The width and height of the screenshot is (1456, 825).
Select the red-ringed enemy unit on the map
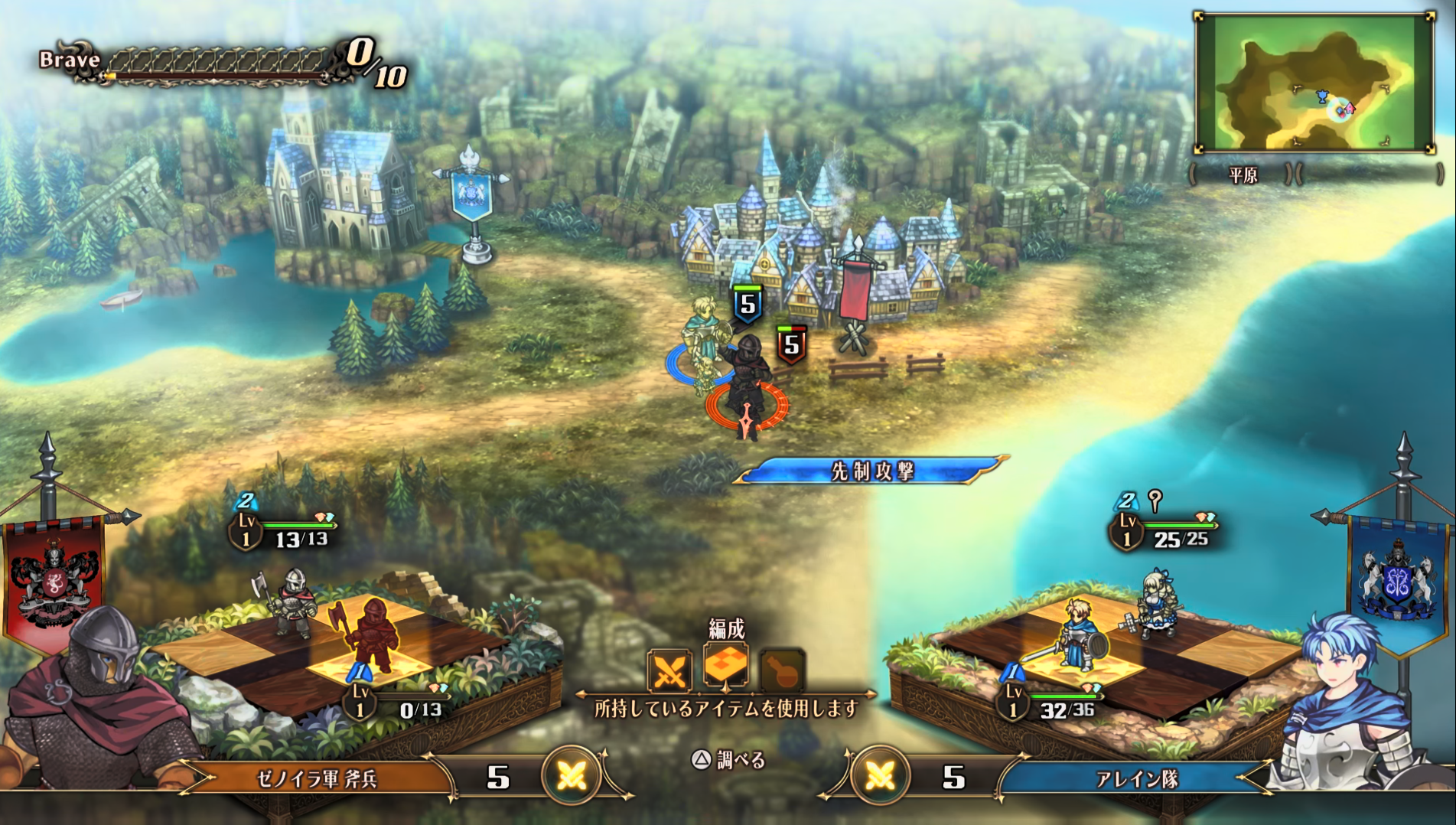point(748,386)
